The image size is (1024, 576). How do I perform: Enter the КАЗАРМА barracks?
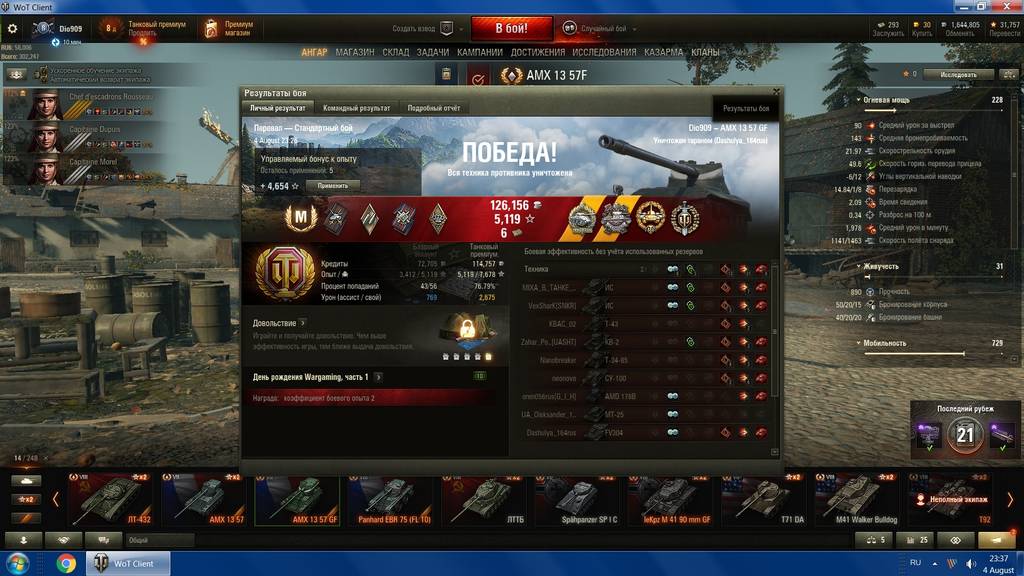[x=666, y=52]
